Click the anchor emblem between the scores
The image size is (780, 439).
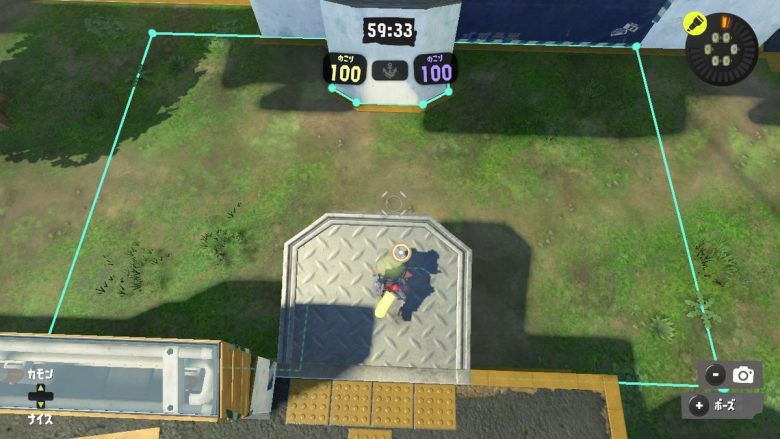(x=390, y=70)
